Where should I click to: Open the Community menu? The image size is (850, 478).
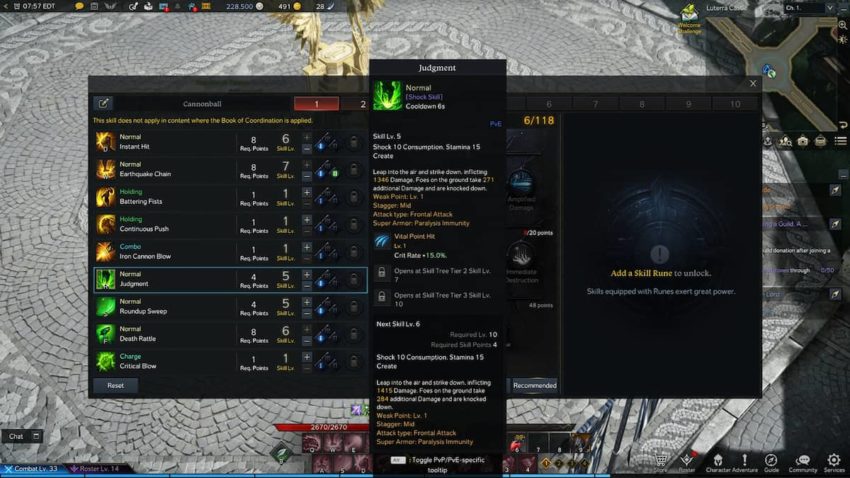pyautogui.click(x=802, y=463)
